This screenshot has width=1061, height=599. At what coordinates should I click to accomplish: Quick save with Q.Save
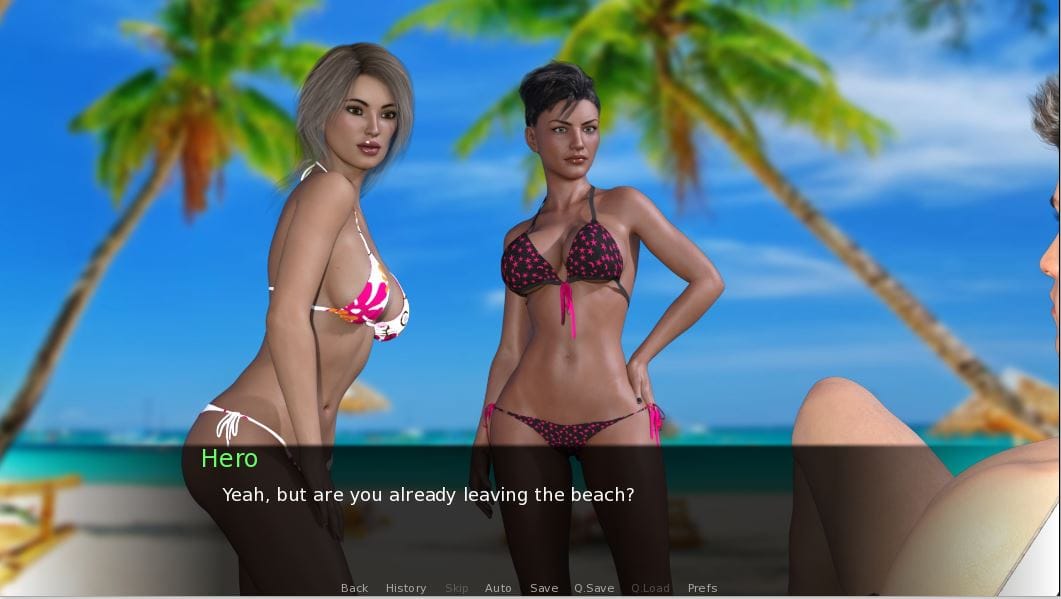594,588
